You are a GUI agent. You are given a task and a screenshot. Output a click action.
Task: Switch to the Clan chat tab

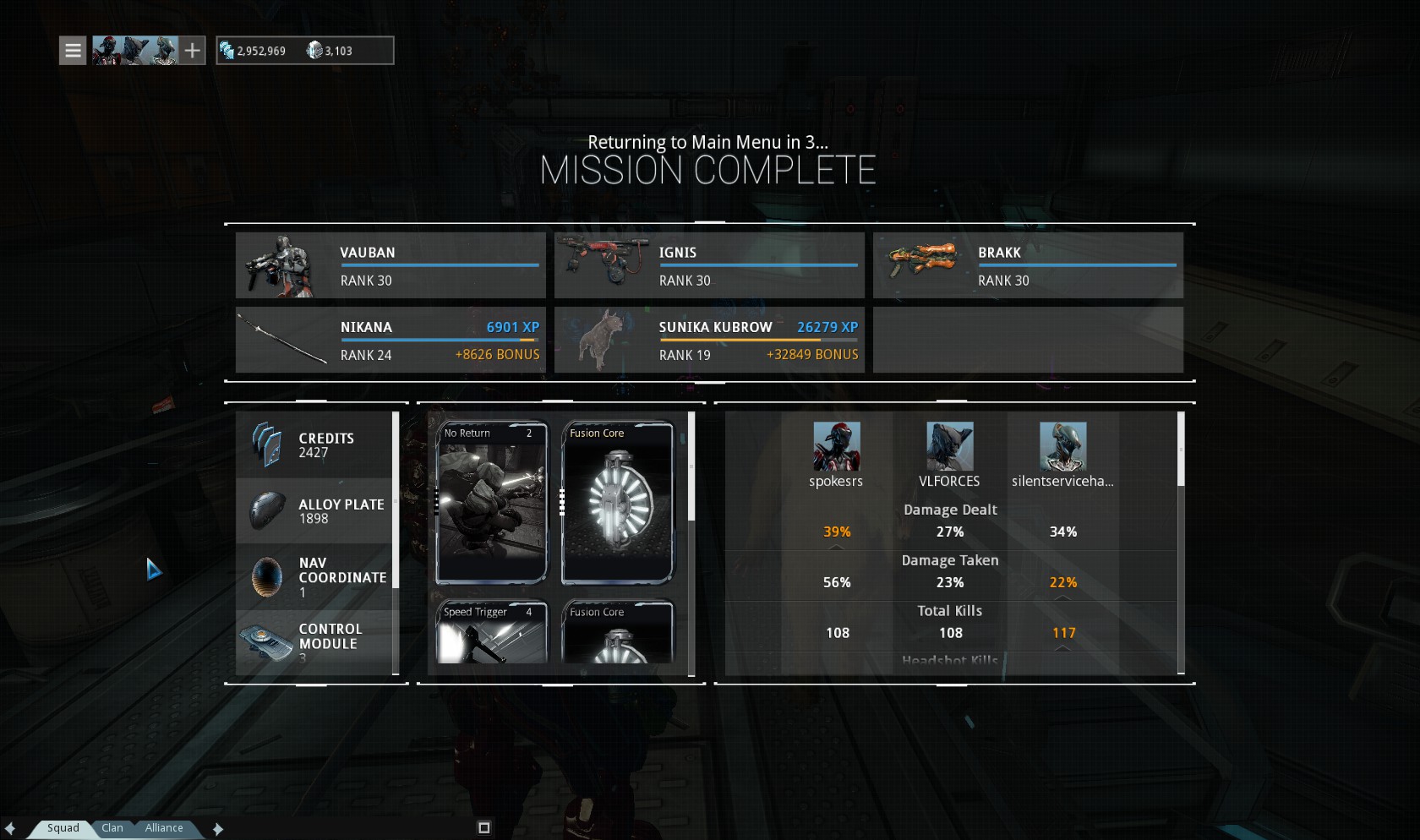pos(112,828)
